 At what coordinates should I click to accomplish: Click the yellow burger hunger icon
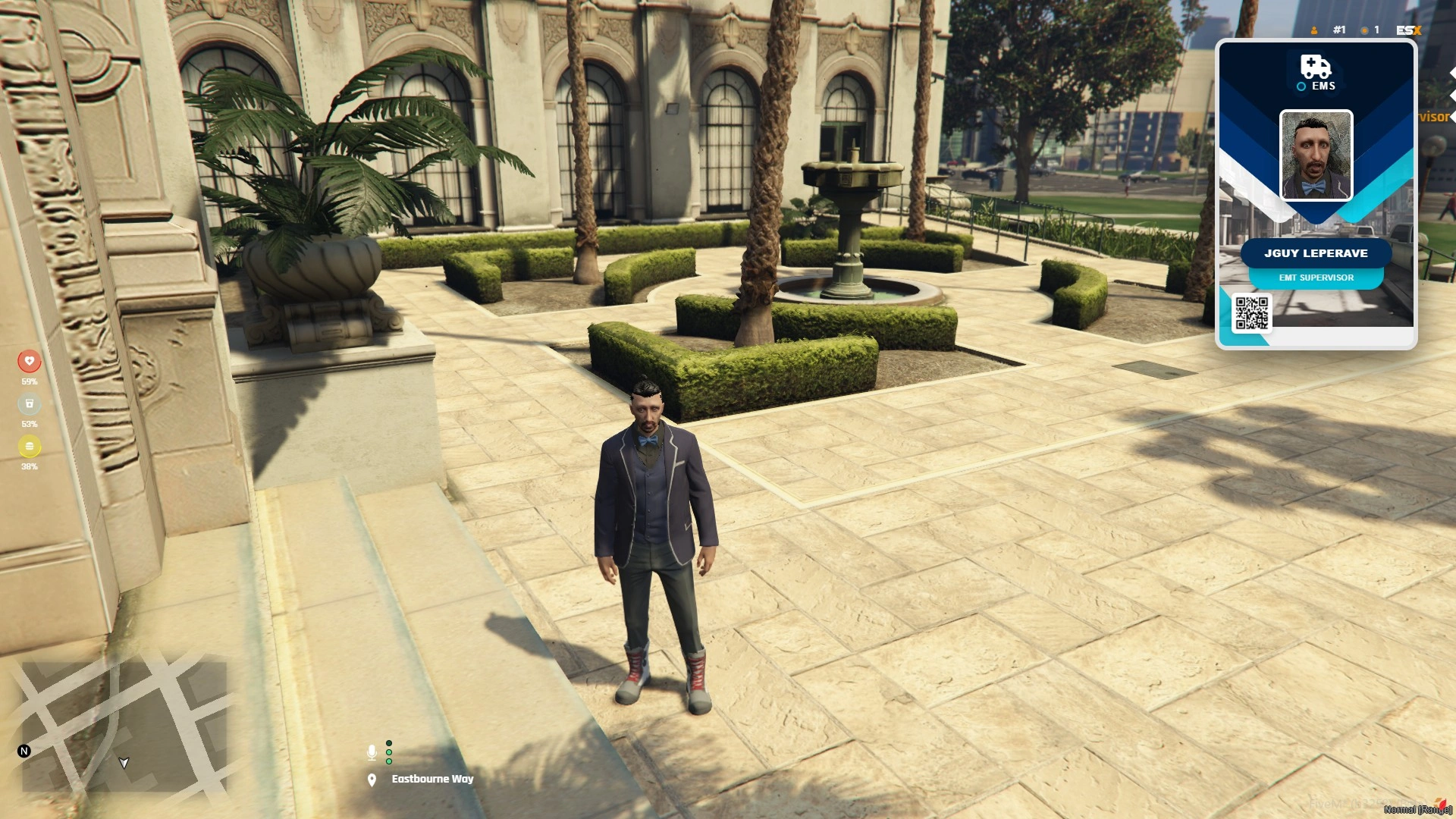point(30,446)
